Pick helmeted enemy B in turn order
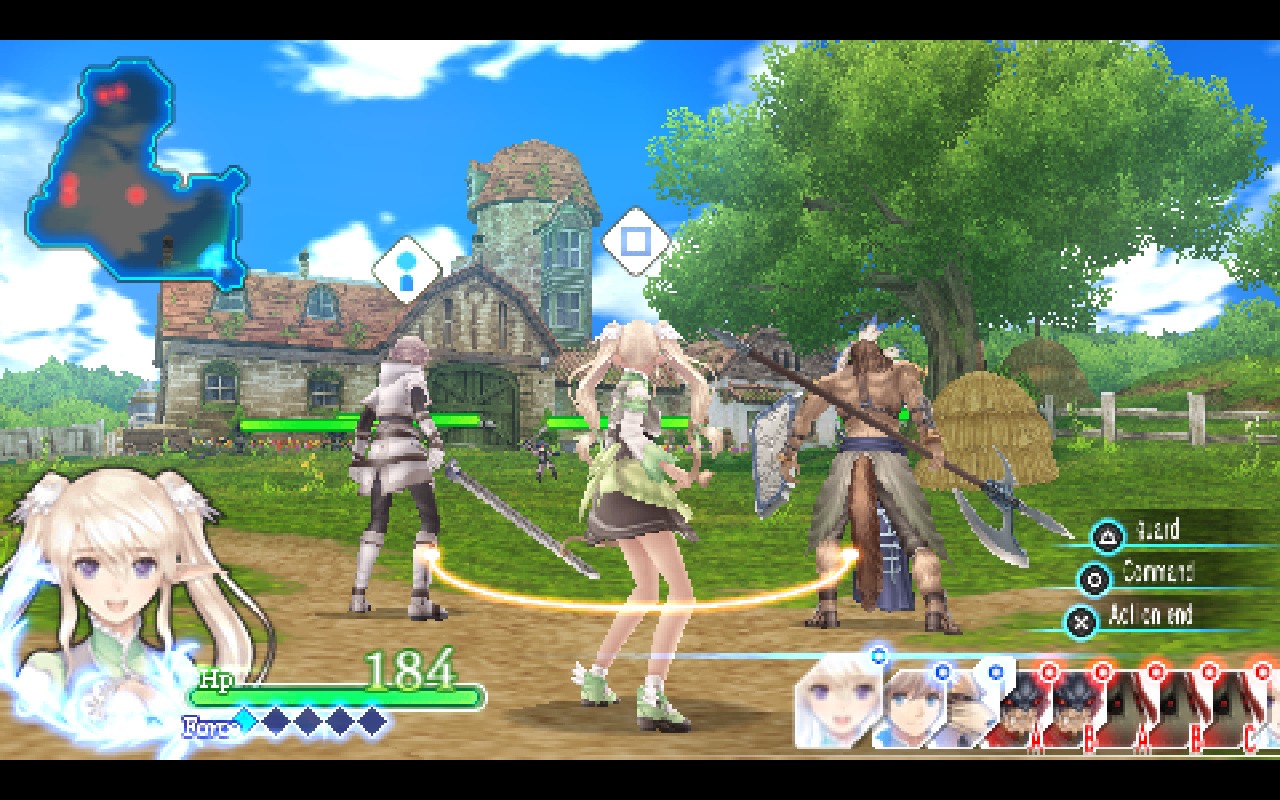1280x800 pixels. click(1075, 708)
